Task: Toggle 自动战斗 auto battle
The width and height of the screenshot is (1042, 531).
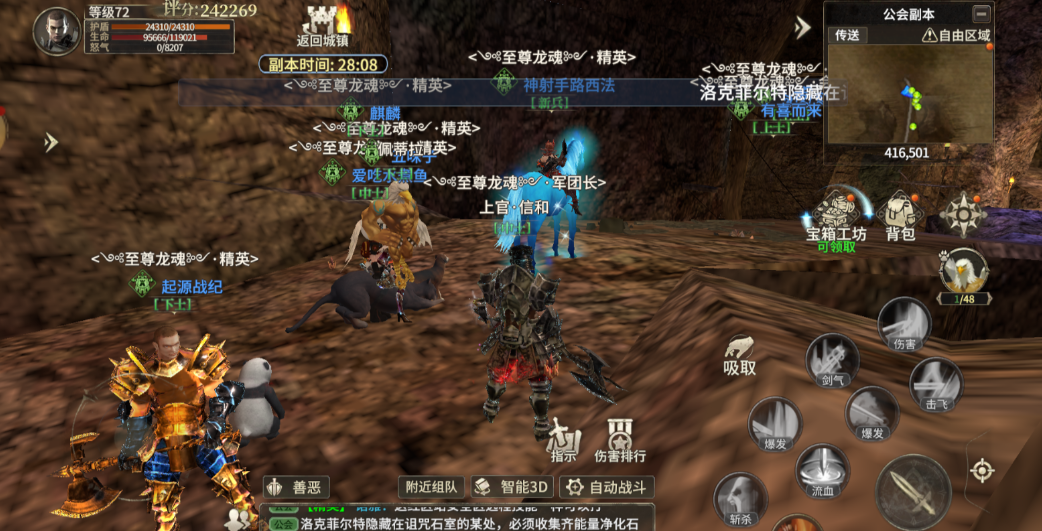Action: (x=606, y=487)
